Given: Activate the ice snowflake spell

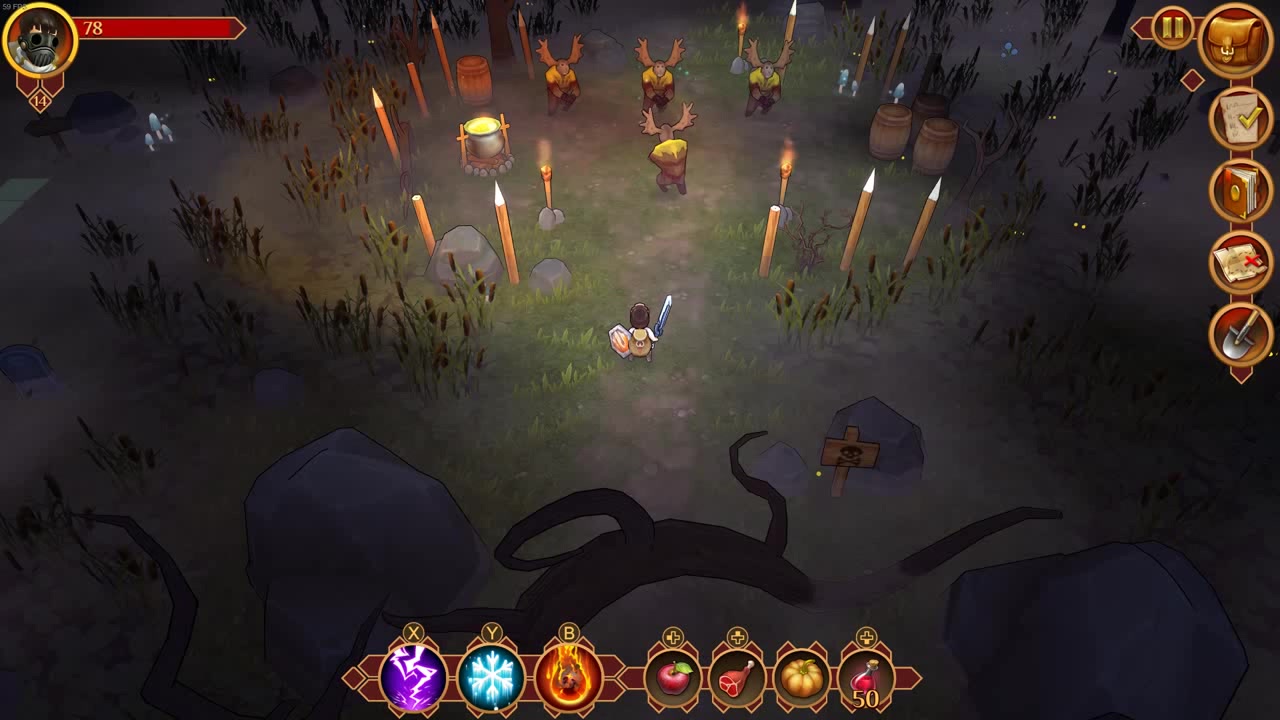Looking at the screenshot, I should (x=491, y=677).
